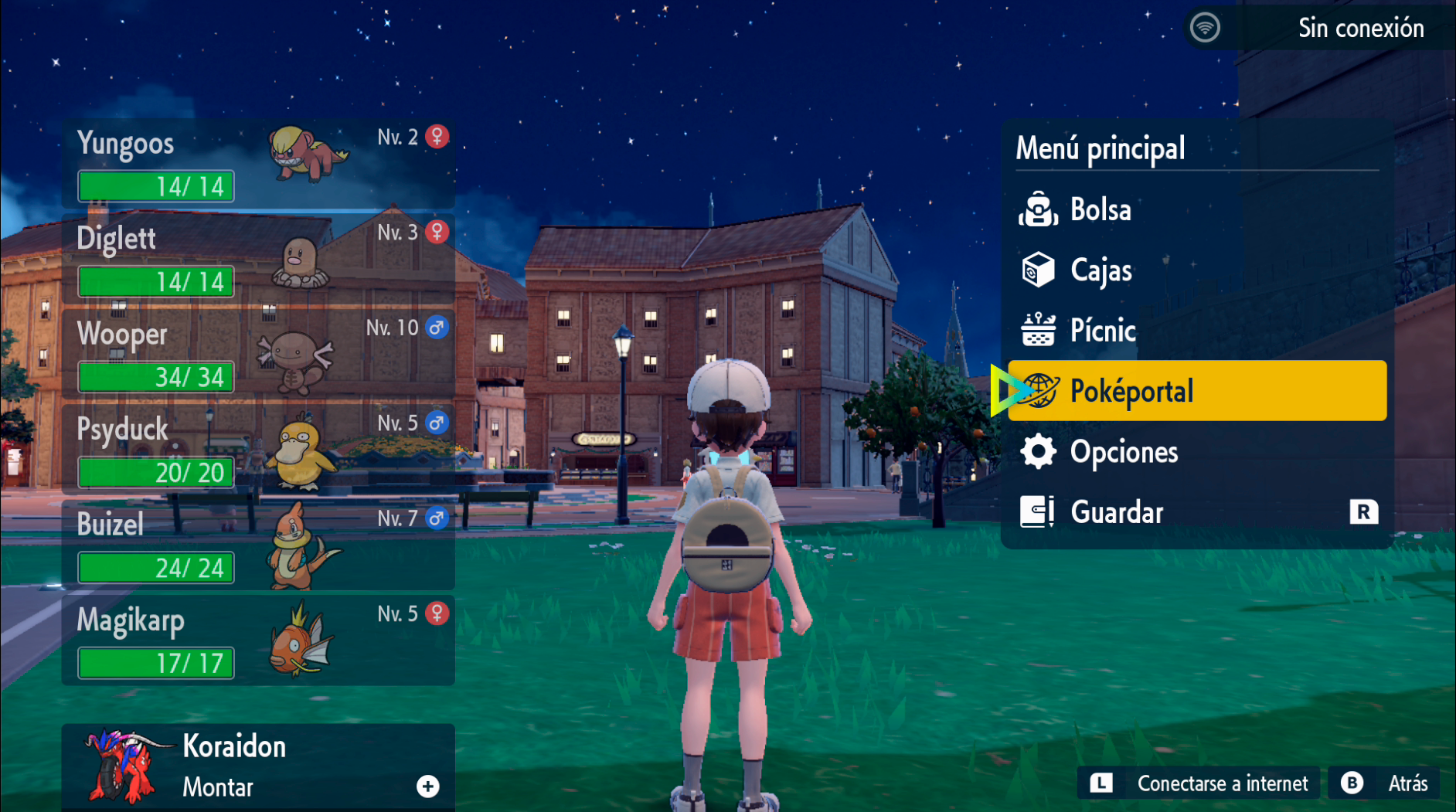Image resolution: width=1456 pixels, height=812 pixels.
Task: Click the L button badge near Conectarse a internet
Action: [1100, 783]
